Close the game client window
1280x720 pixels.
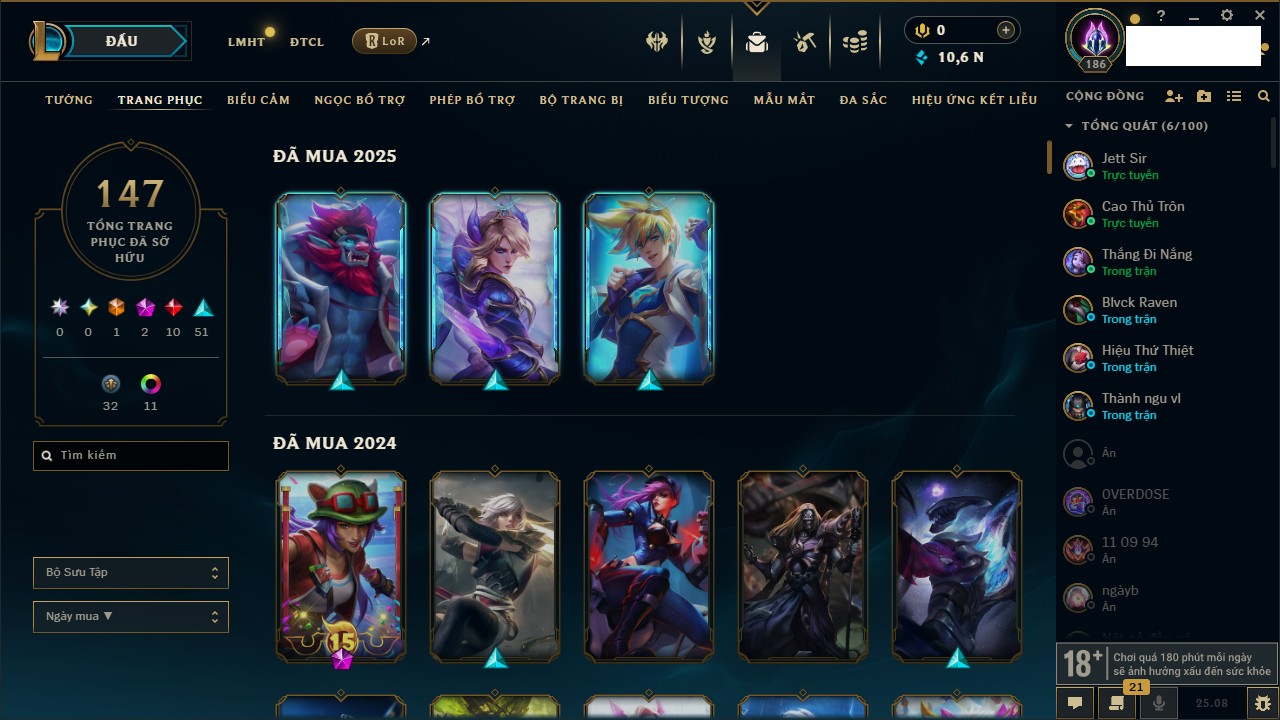(x=1259, y=16)
